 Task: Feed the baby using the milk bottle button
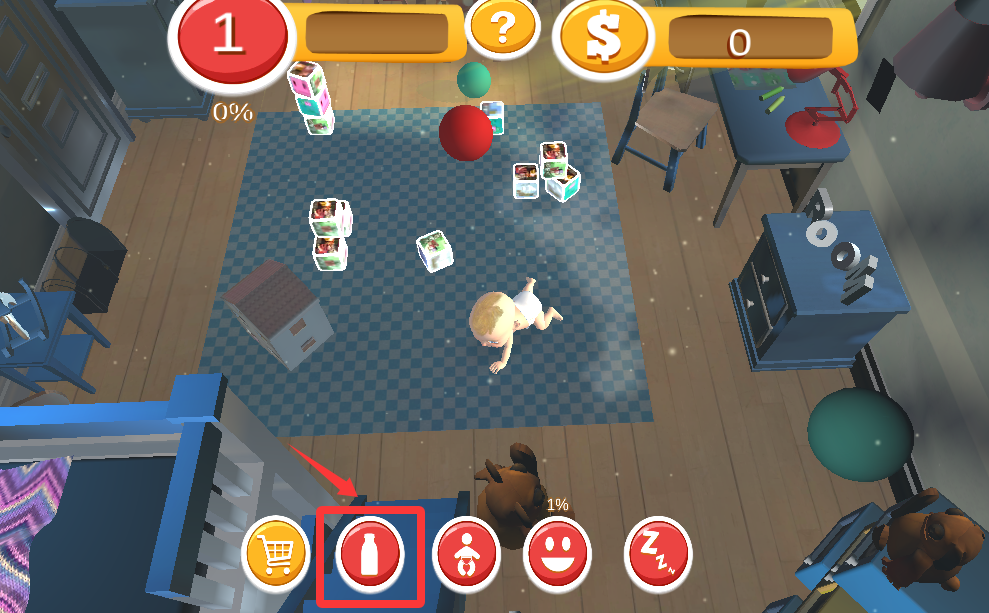click(370, 553)
